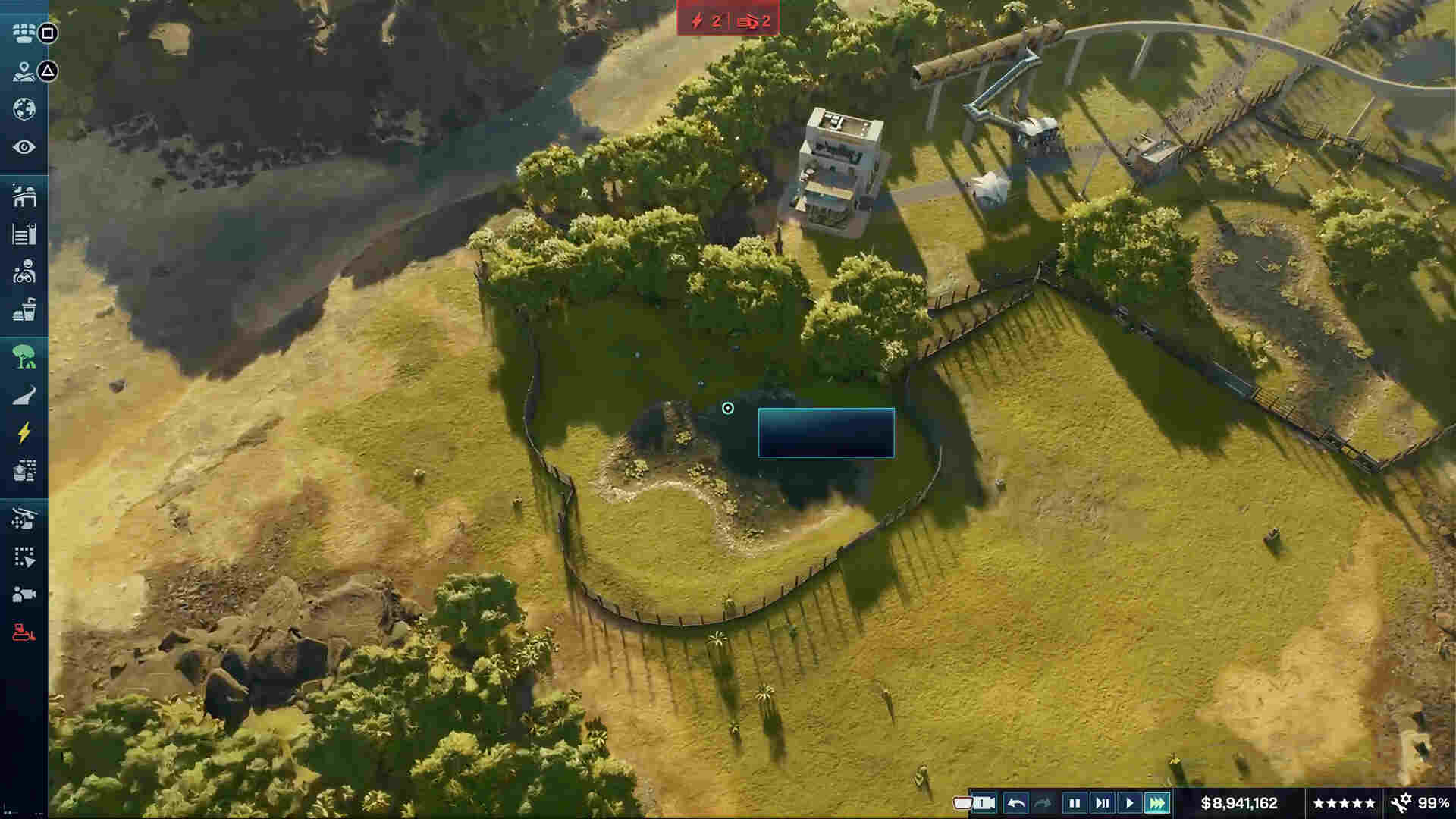The height and width of the screenshot is (819, 1456).
Task: Open the map marker tool in the sidebar
Action: [x=23, y=72]
